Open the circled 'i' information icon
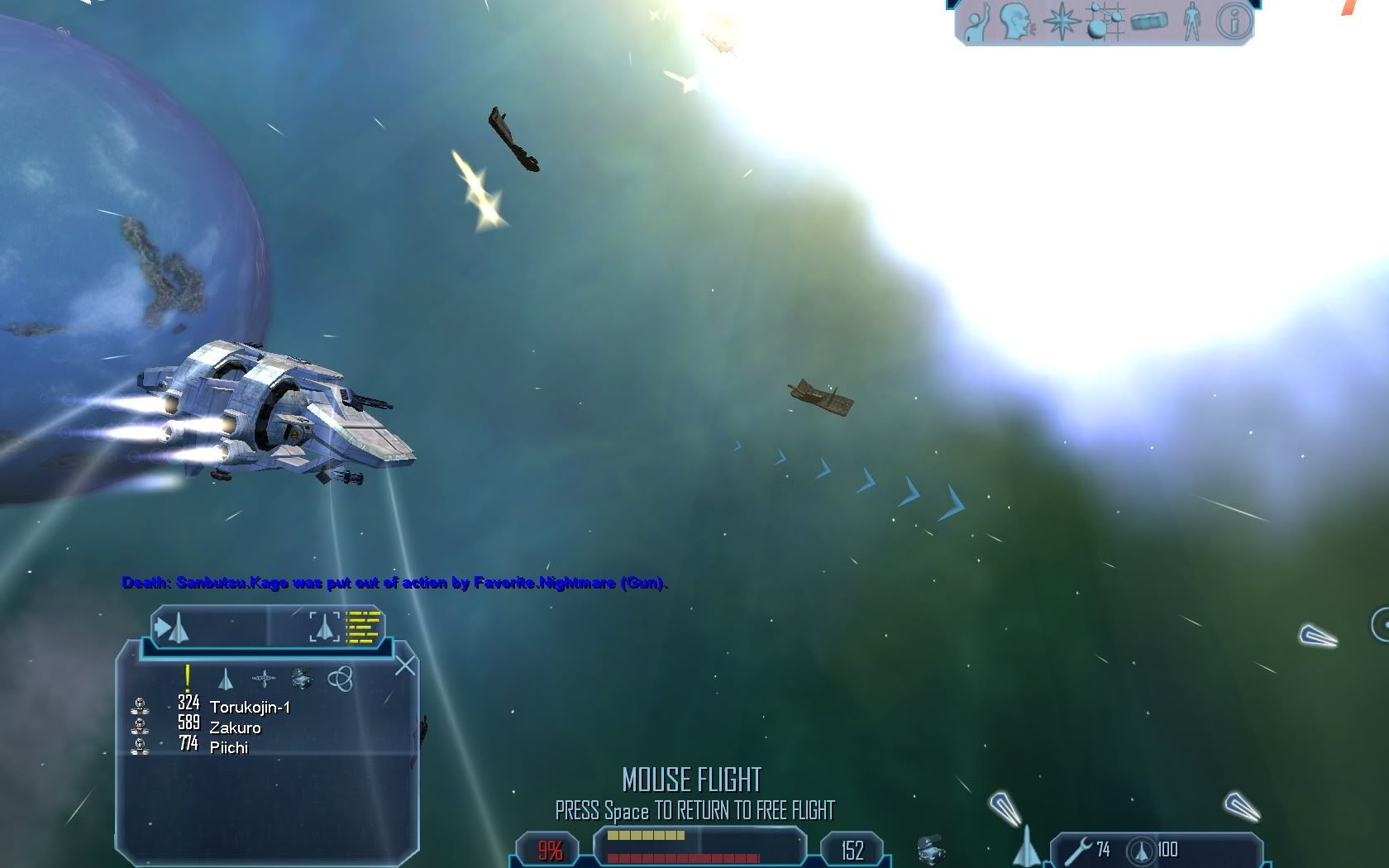The width and height of the screenshot is (1389, 868). 1234,22
